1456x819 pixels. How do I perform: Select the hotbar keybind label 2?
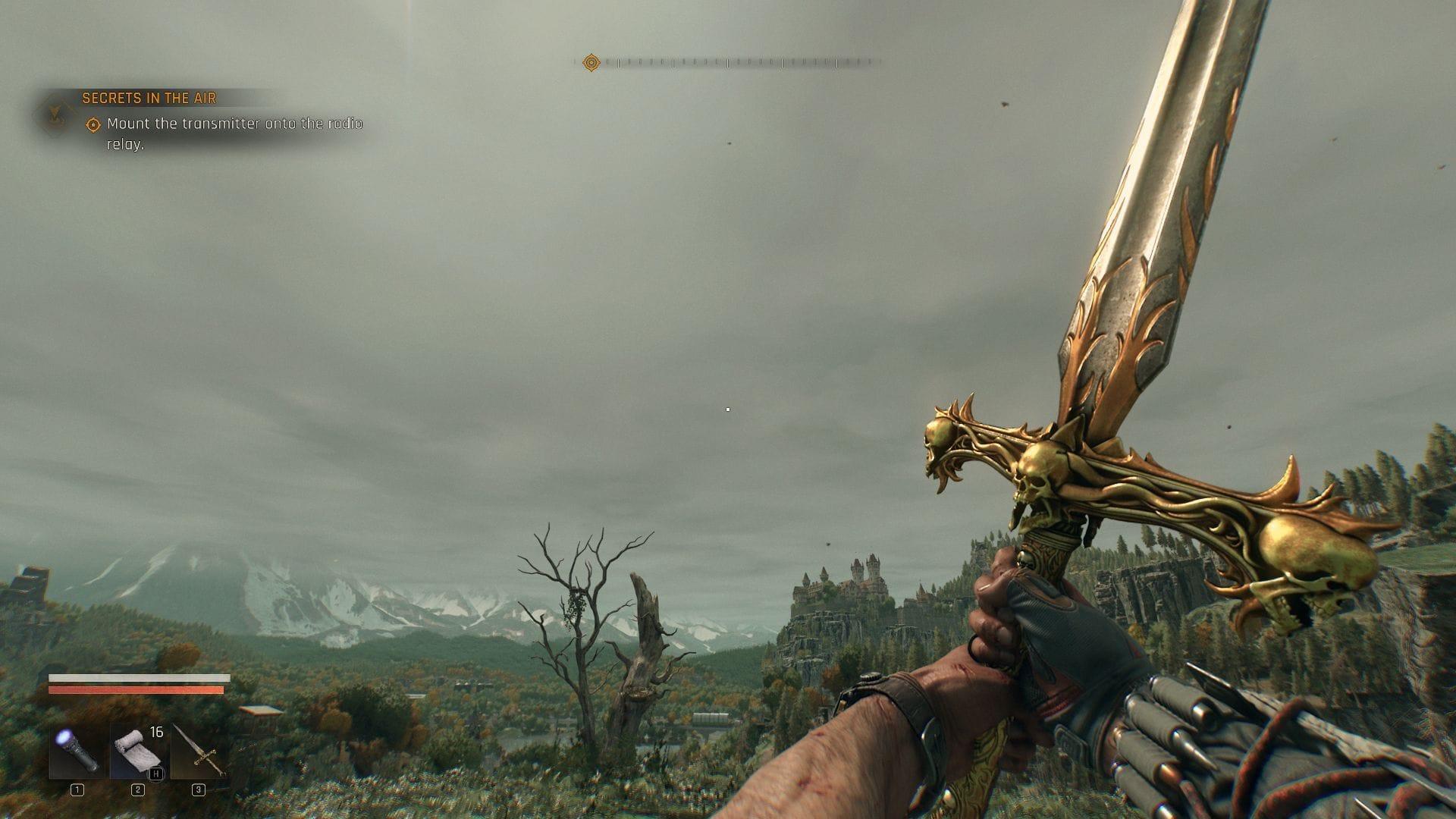[x=137, y=790]
